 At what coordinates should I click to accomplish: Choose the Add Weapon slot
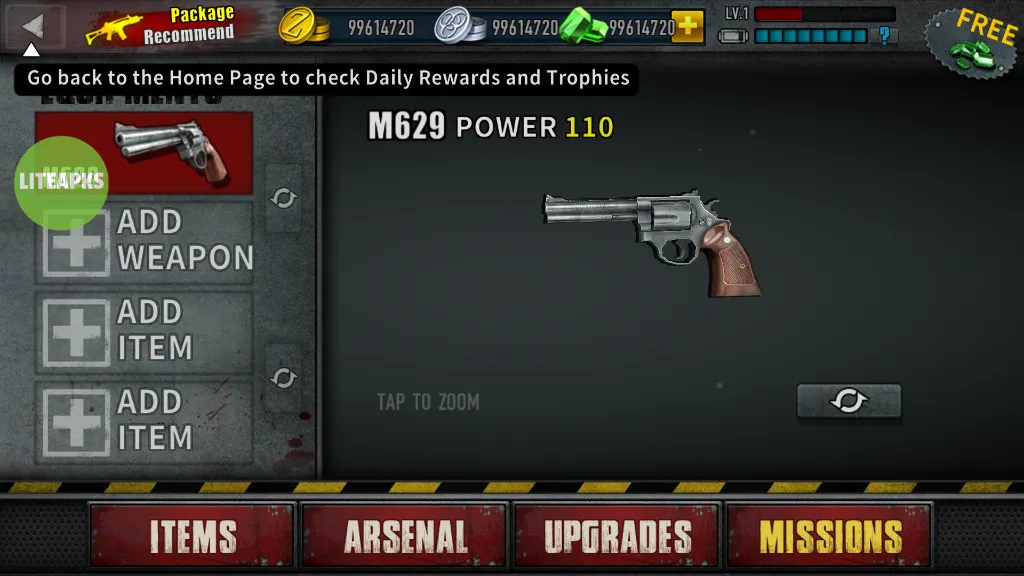[146, 241]
